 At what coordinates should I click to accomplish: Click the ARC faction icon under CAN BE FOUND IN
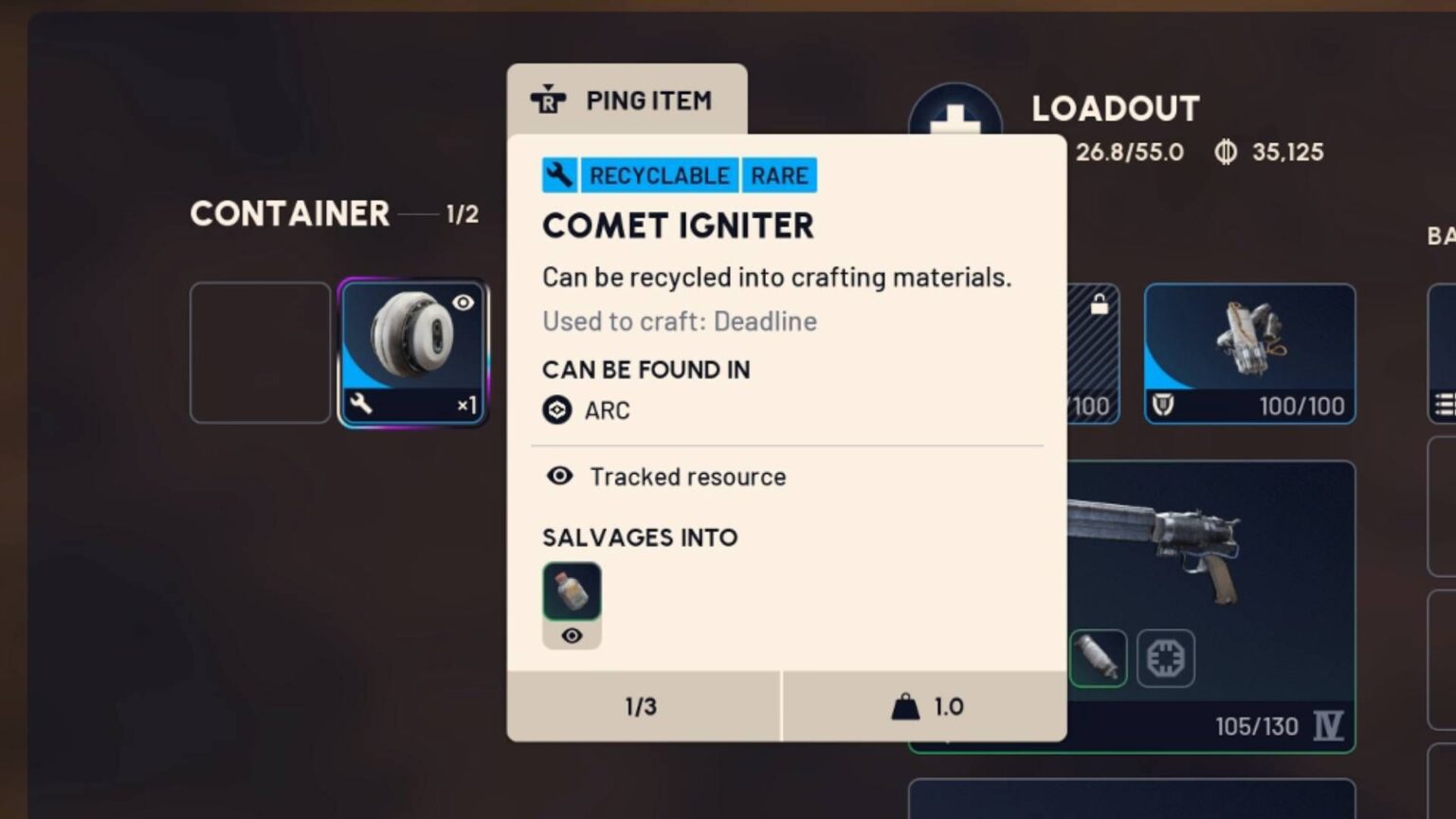tap(557, 410)
